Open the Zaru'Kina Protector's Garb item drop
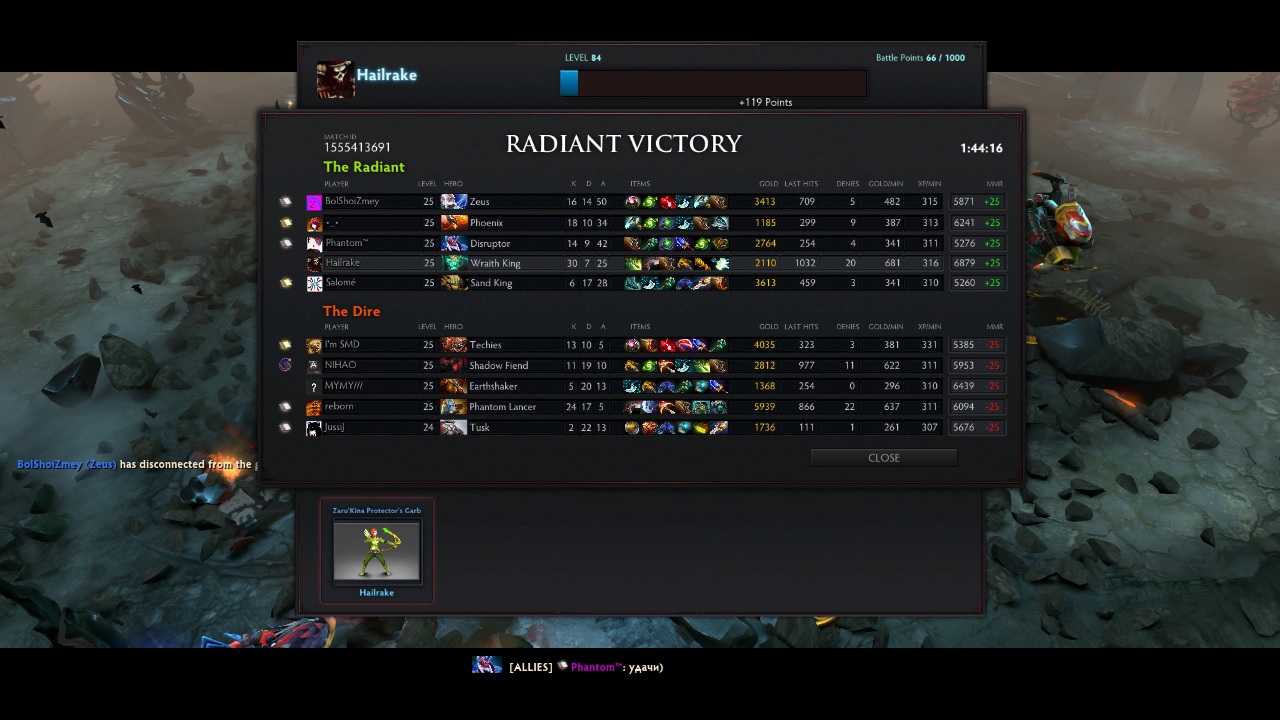The height and width of the screenshot is (720, 1280). coord(377,551)
